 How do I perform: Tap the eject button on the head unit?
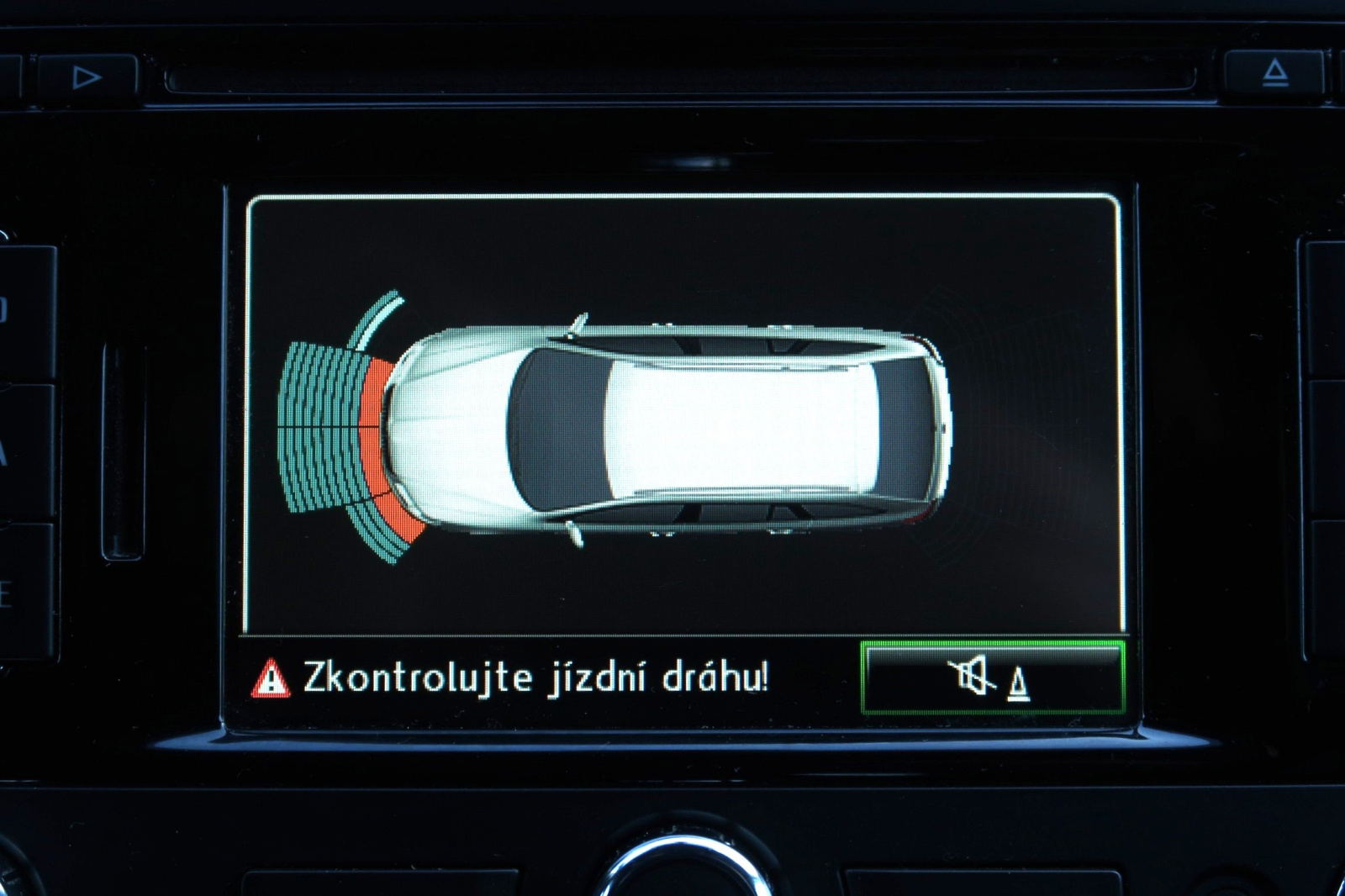(1274, 74)
